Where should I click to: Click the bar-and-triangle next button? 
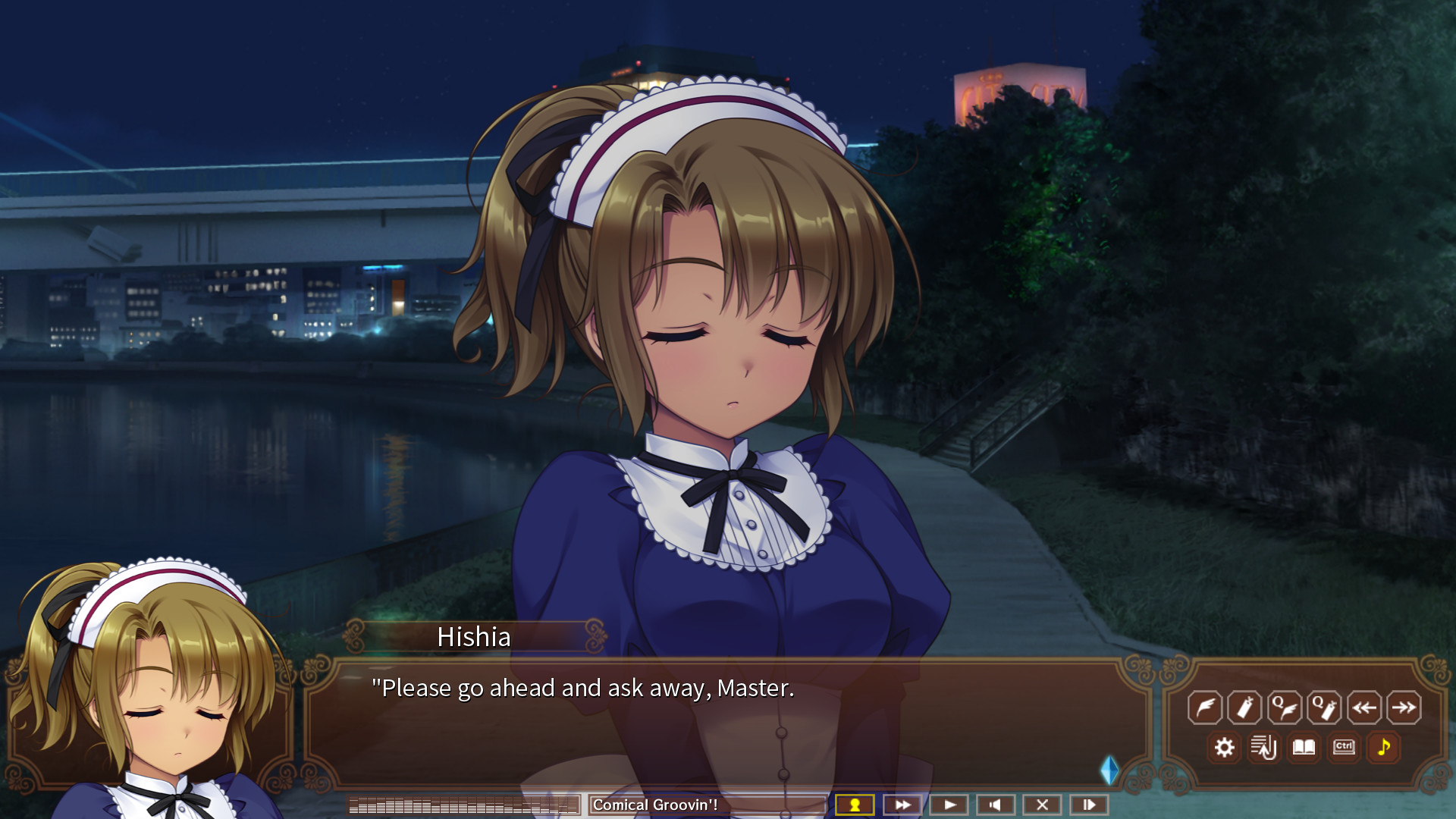pyautogui.click(x=1089, y=805)
